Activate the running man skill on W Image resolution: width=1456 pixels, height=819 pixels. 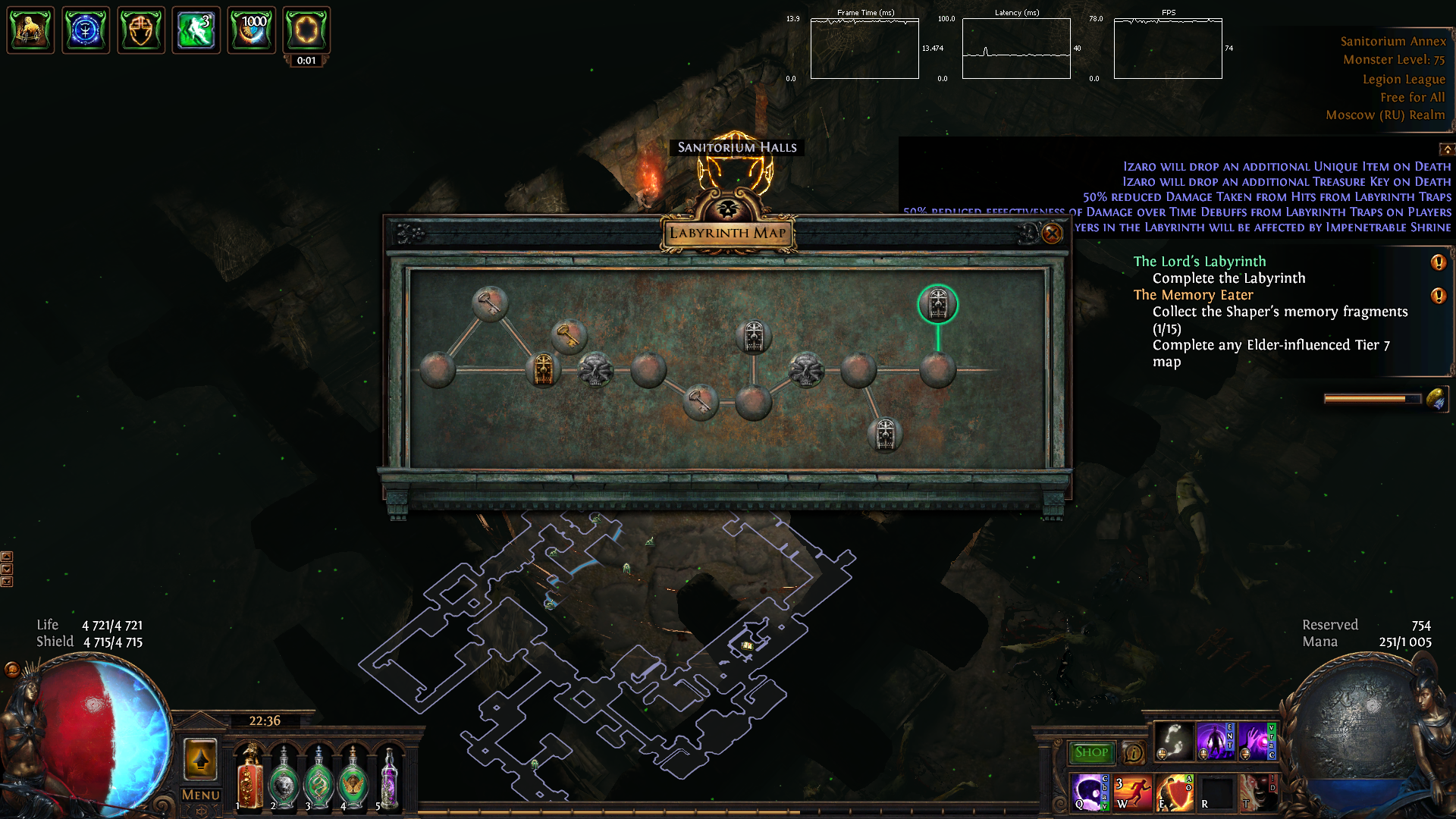pos(1133,792)
